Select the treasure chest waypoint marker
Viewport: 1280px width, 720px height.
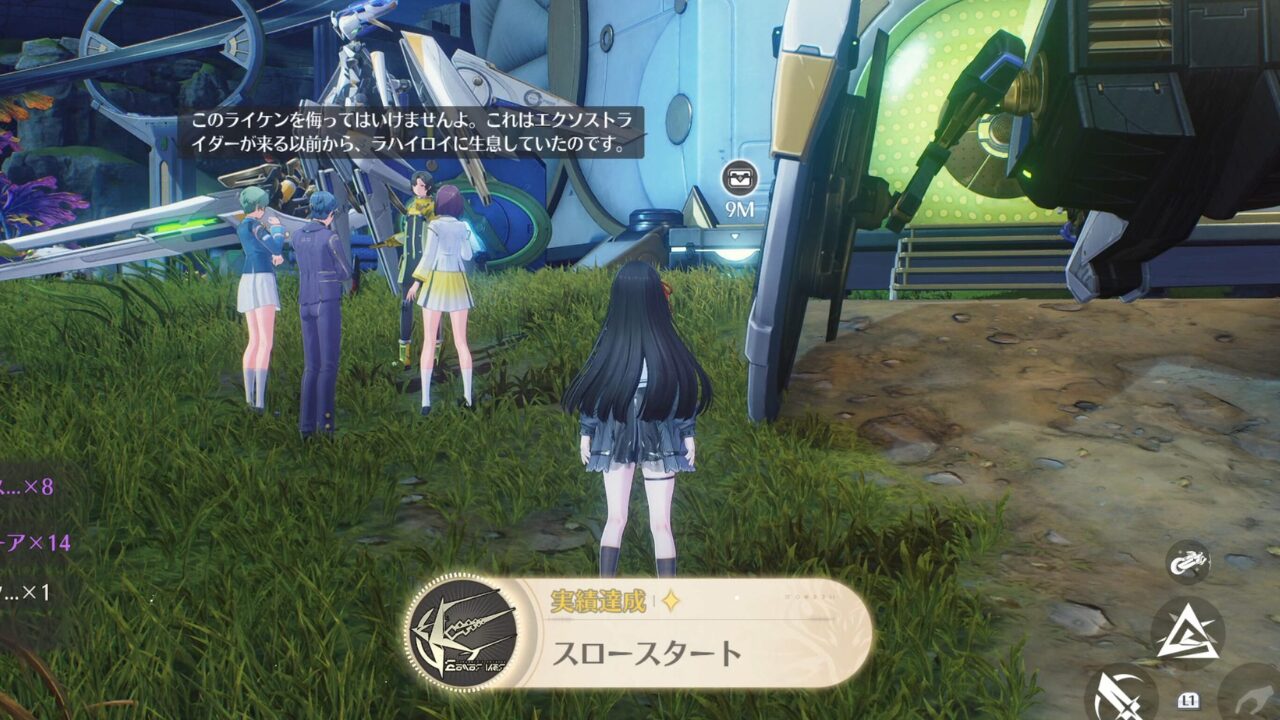click(x=740, y=178)
